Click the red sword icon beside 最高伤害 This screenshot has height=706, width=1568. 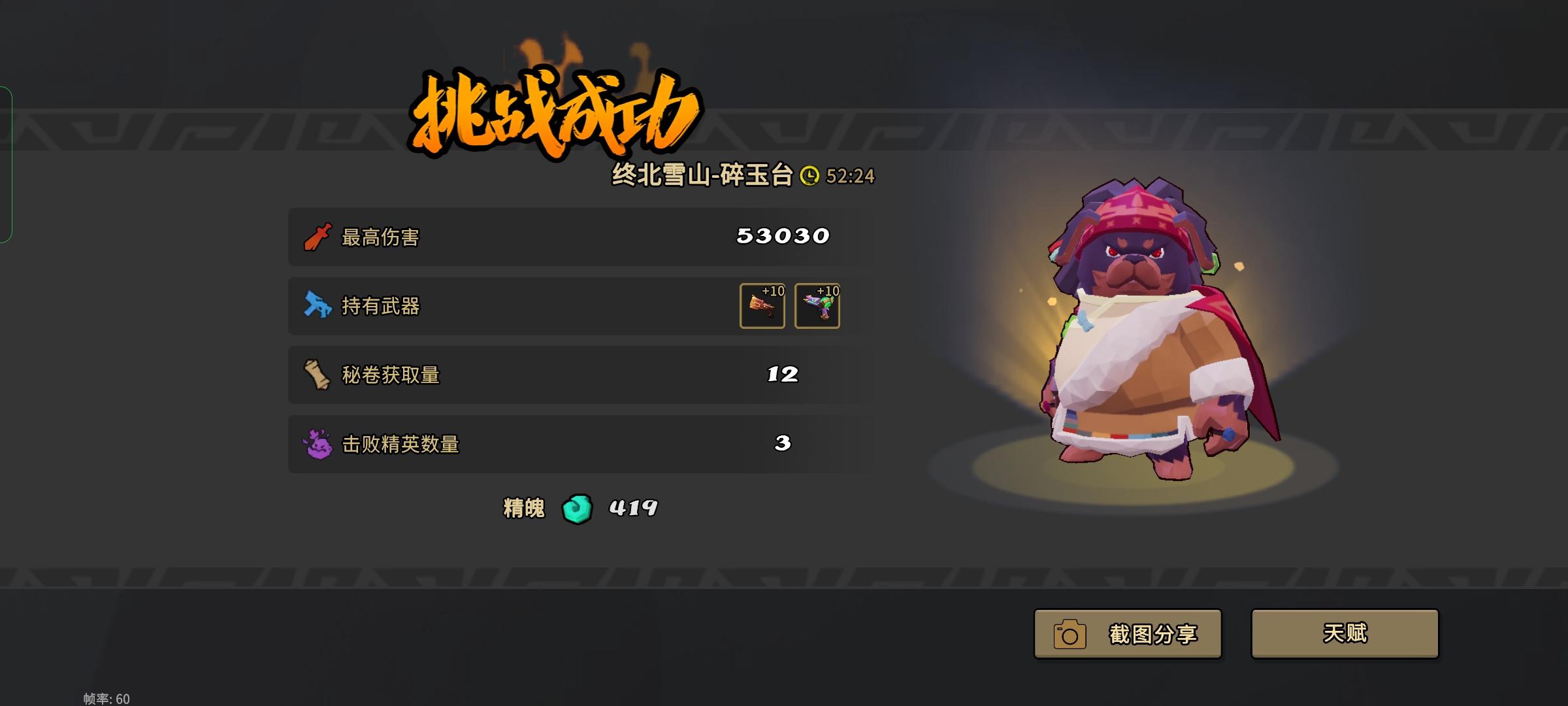tap(317, 239)
